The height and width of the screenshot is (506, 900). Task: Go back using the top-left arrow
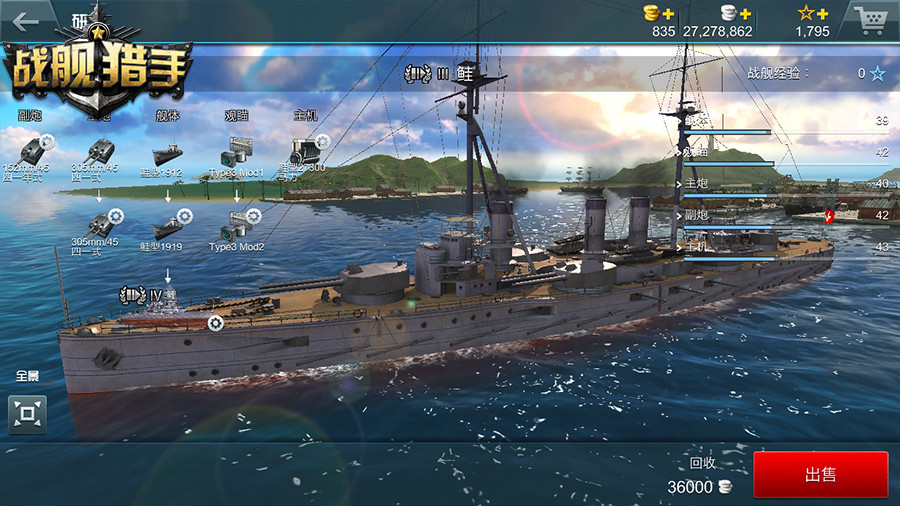pos(25,20)
